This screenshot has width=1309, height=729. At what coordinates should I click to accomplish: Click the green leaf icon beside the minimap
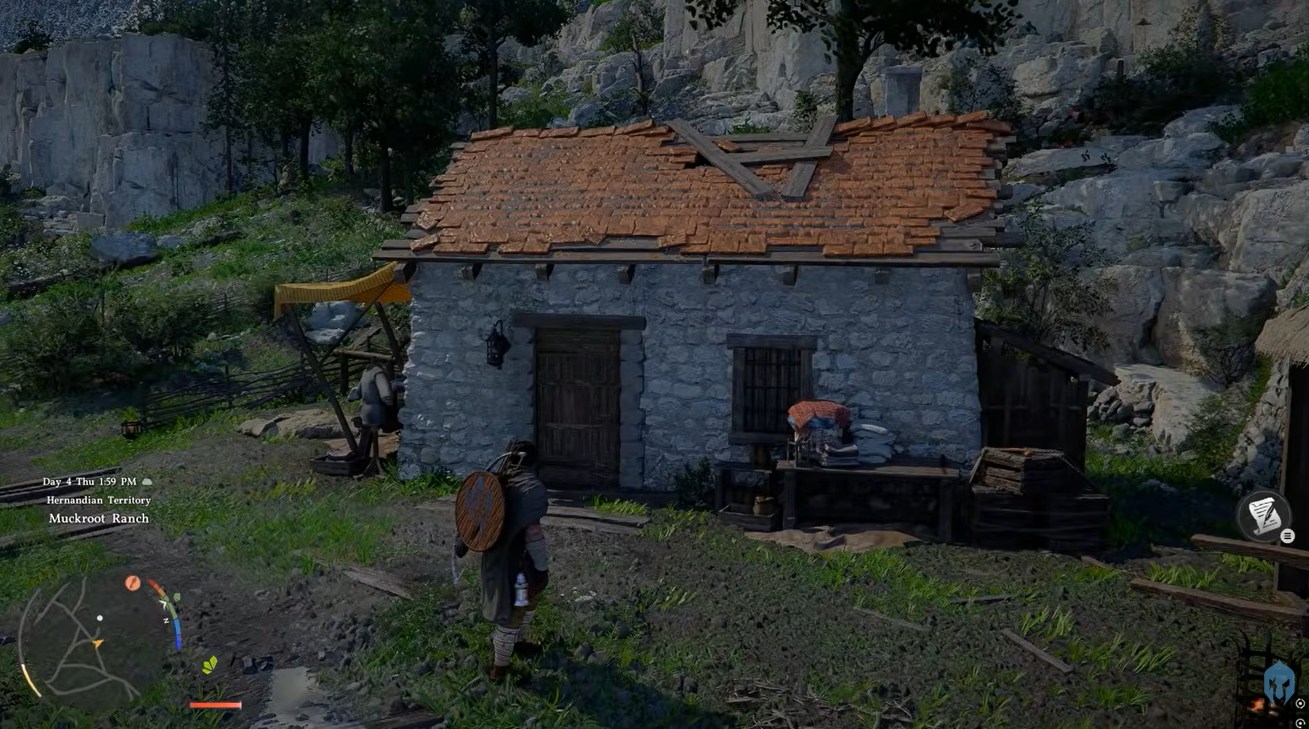coord(210,665)
